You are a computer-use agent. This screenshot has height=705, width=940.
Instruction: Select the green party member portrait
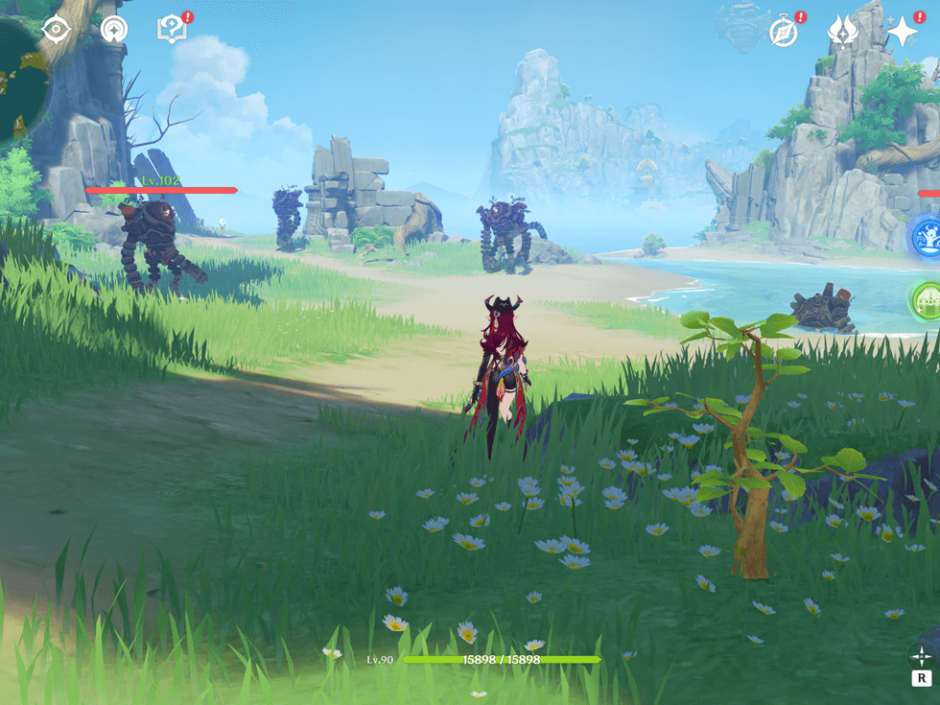pos(926,300)
